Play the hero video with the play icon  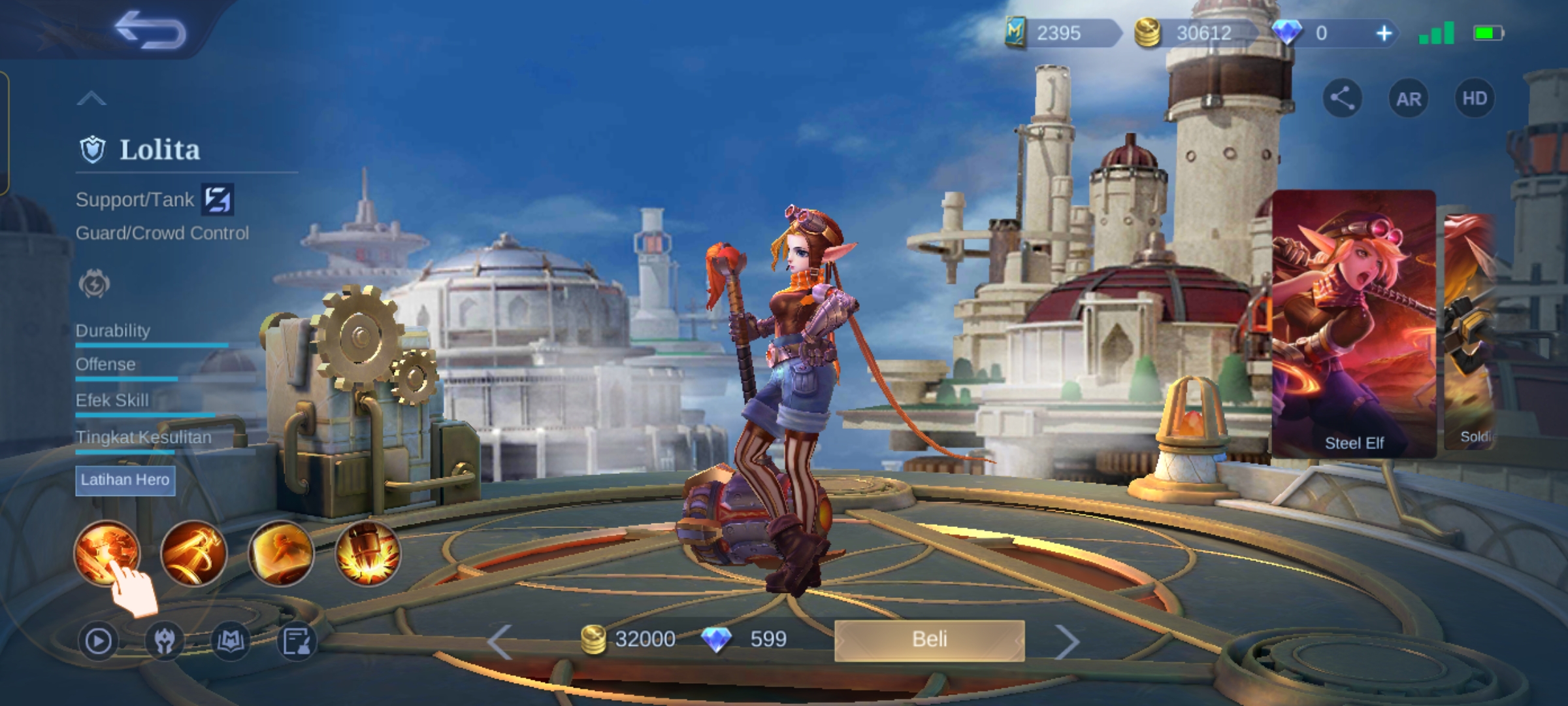pyautogui.click(x=98, y=641)
